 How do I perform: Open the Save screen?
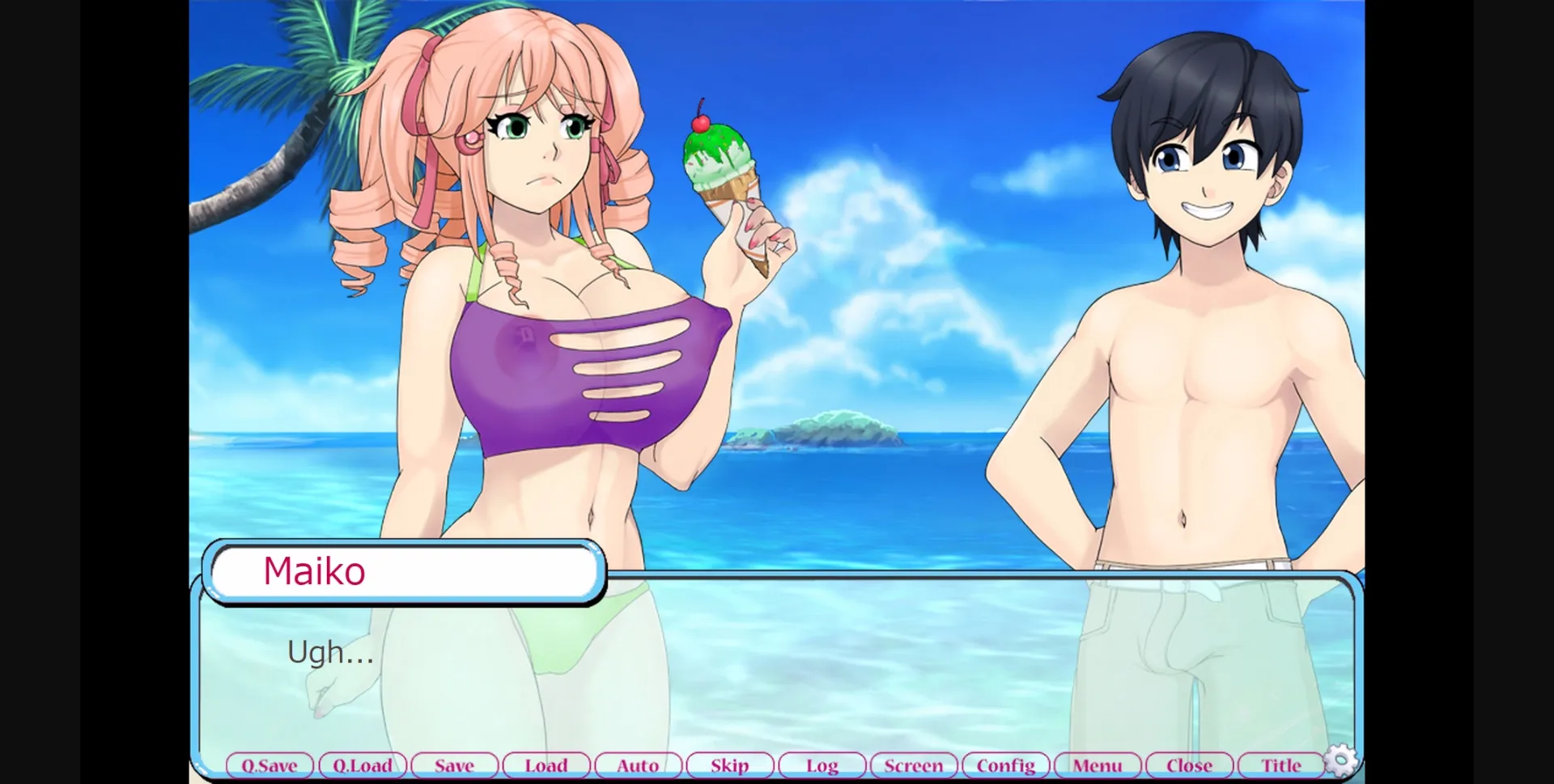point(454,765)
